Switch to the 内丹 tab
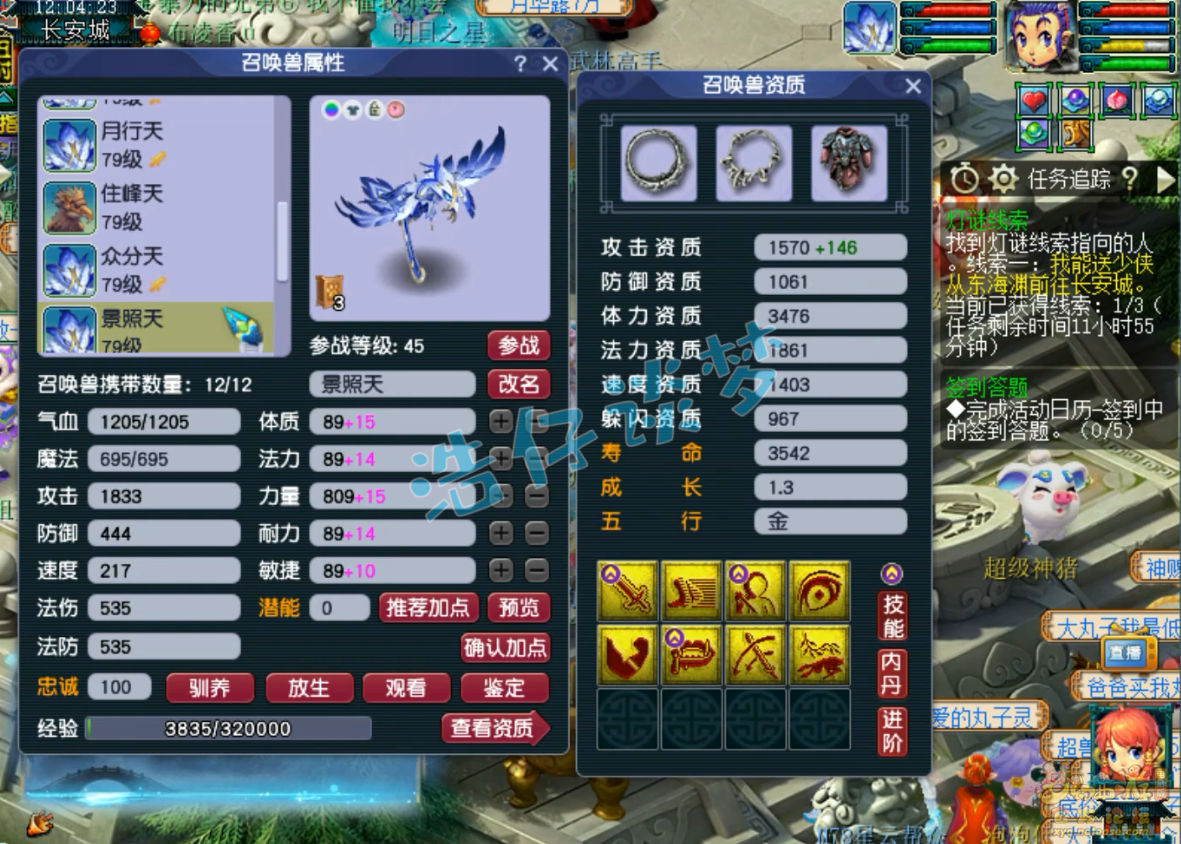The image size is (1181, 844). (892, 673)
